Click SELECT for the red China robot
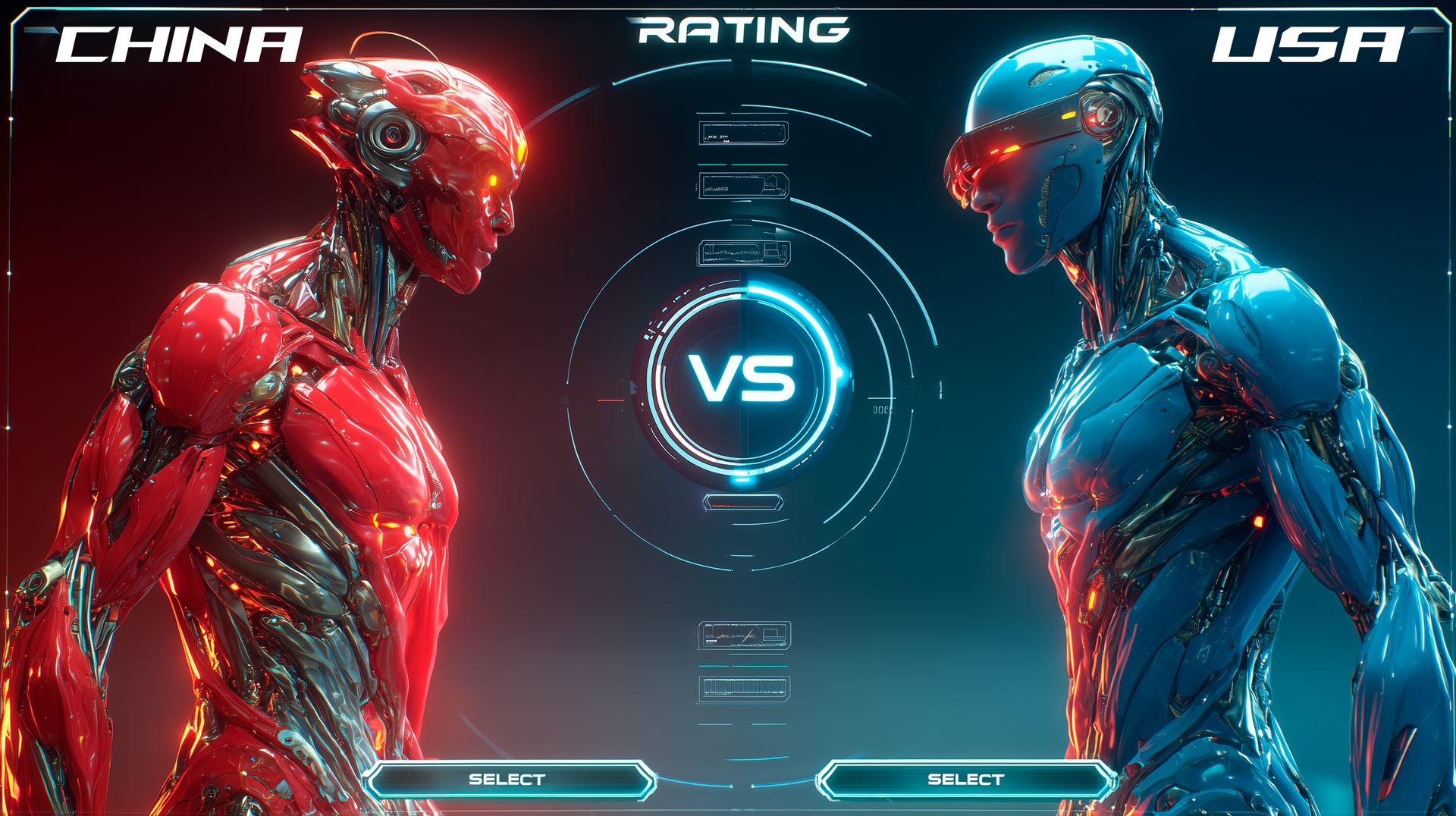This screenshot has width=1456, height=816. click(x=507, y=780)
